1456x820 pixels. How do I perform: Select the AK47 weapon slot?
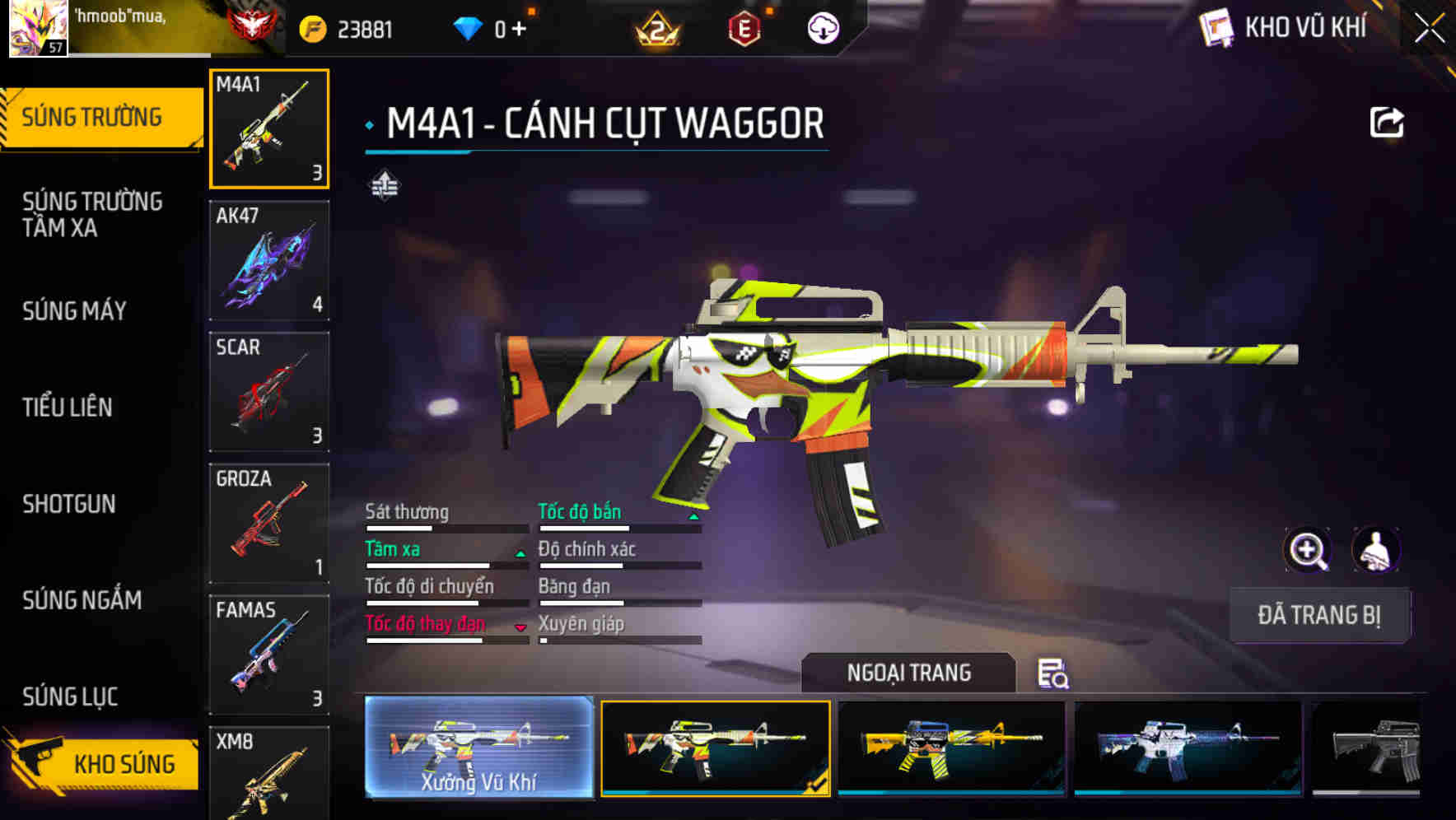point(269,260)
